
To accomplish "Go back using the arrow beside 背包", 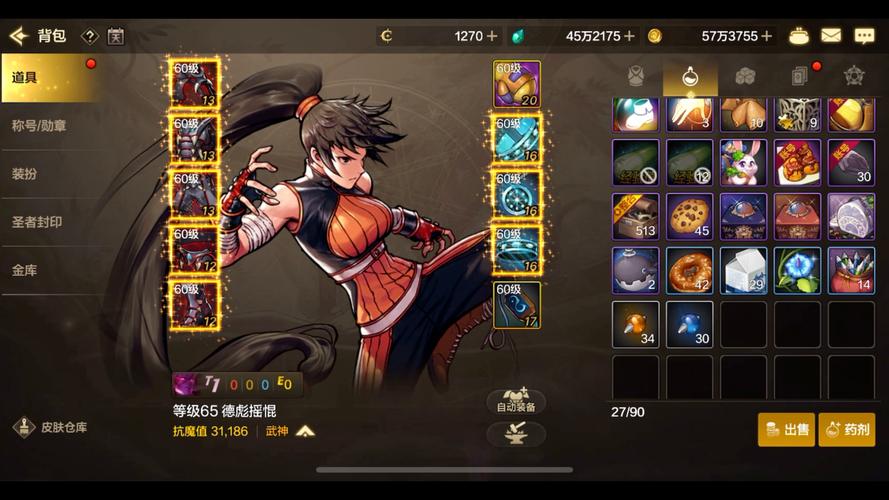I will [x=18, y=36].
